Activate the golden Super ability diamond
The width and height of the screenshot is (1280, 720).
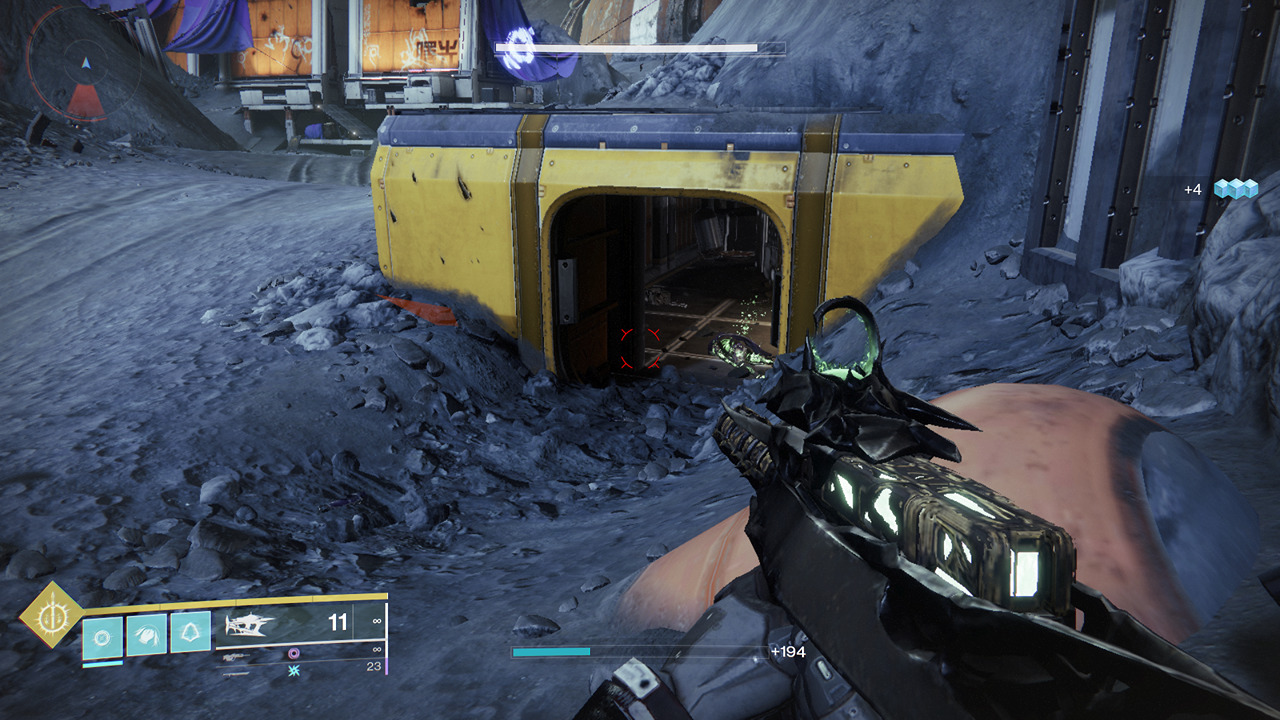click(51, 614)
